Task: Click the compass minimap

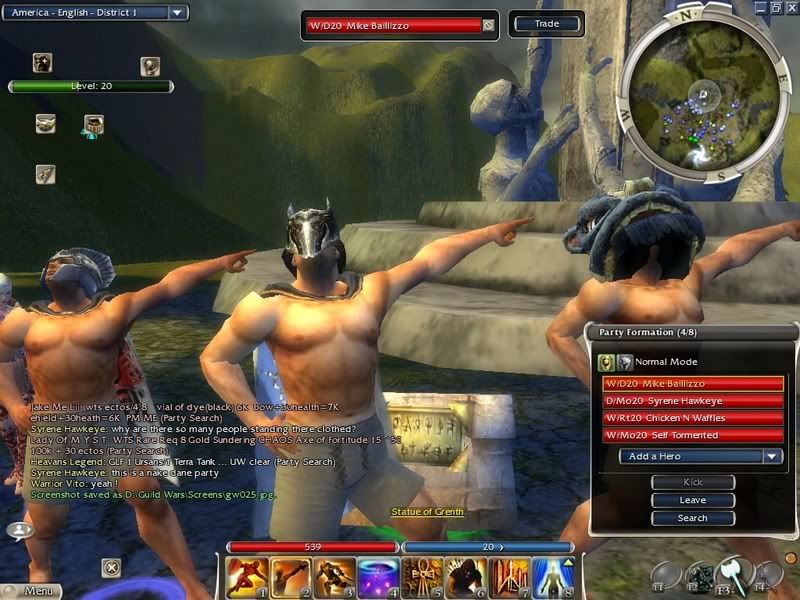Action: tap(705, 95)
